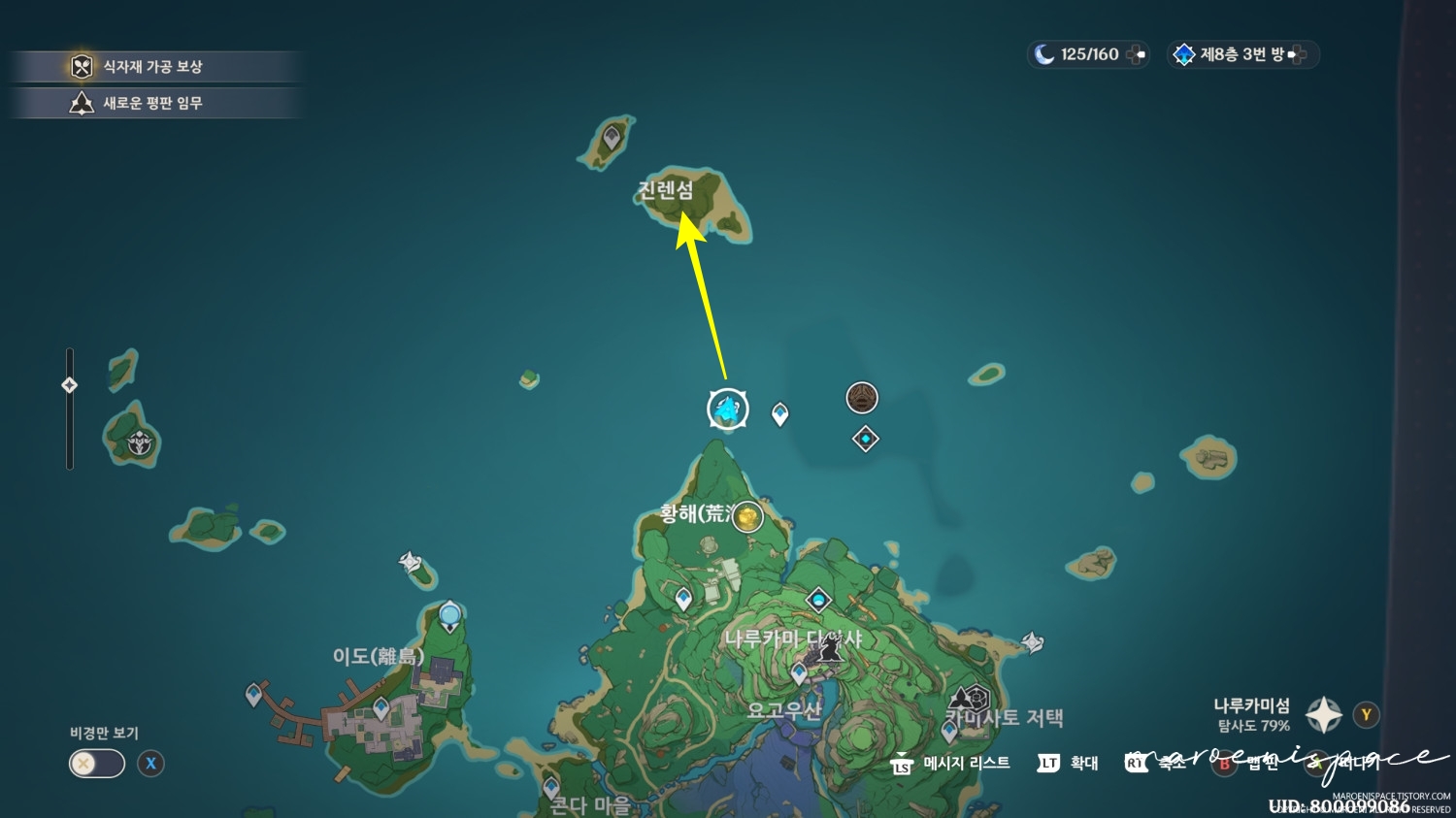Select the teleport waypoint east of the waverider marker
1456x818 pixels.
click(778, 411)
